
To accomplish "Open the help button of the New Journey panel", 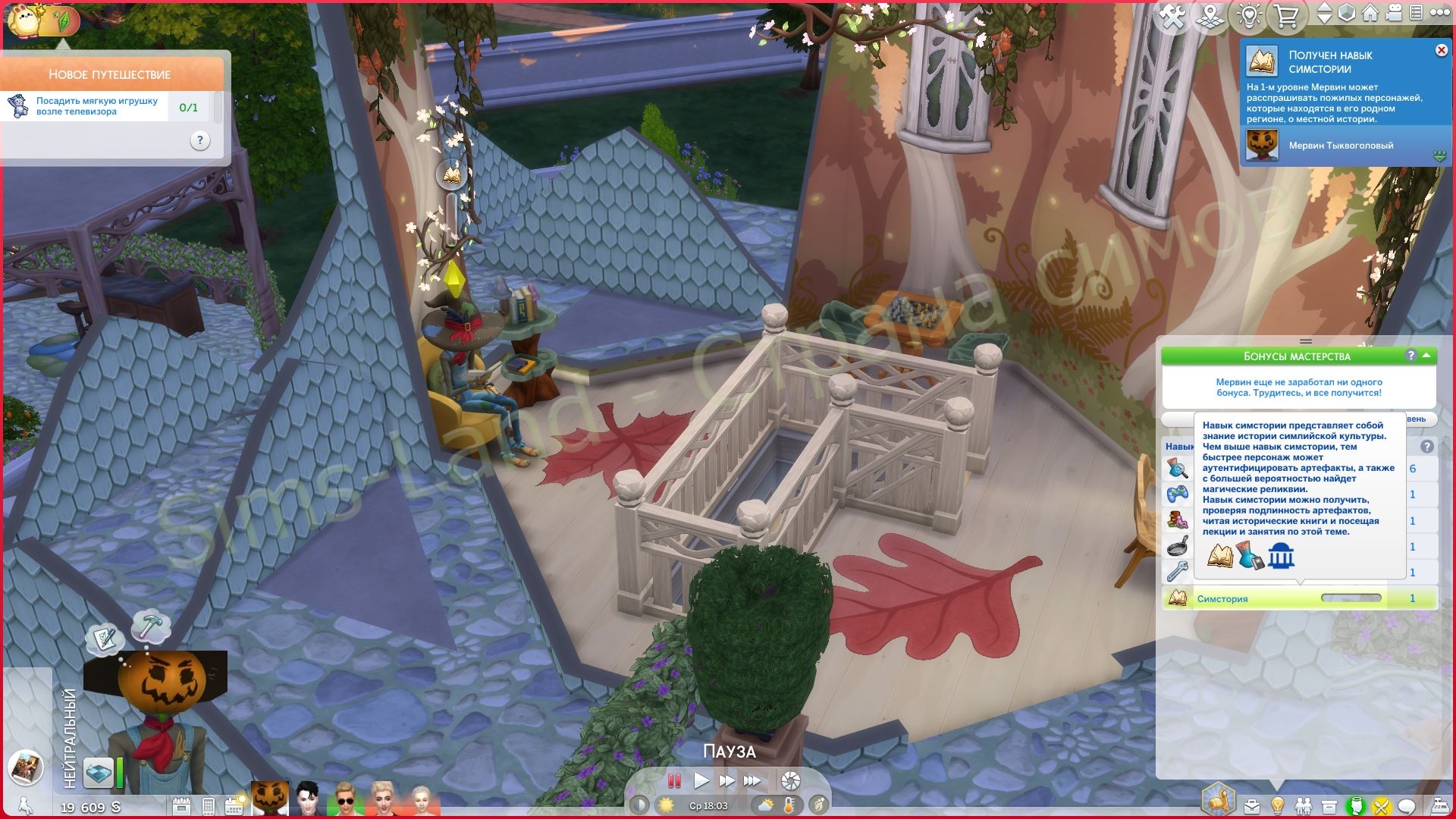I will click(x=199, y=140).
